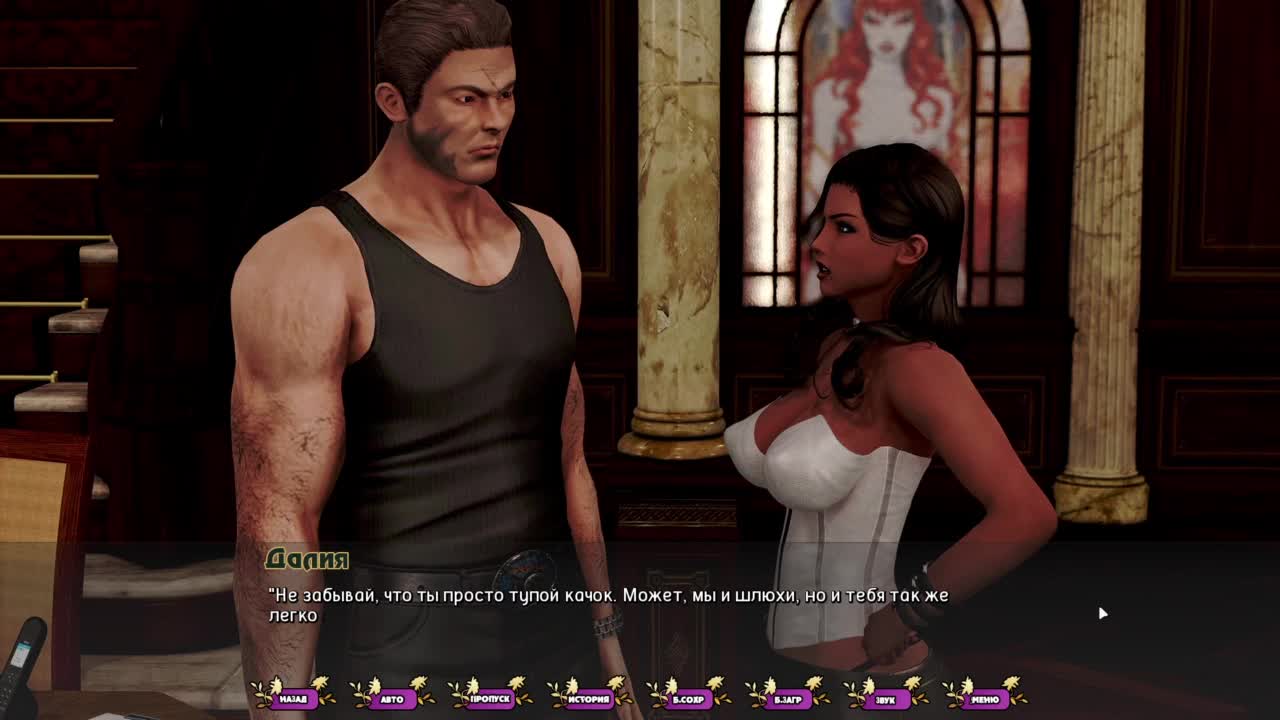Image resolution: width=1280 pixels, height=720 pixels.
Task: Open the ЗВУК sound settings
Action: click(x=886, y=698)
